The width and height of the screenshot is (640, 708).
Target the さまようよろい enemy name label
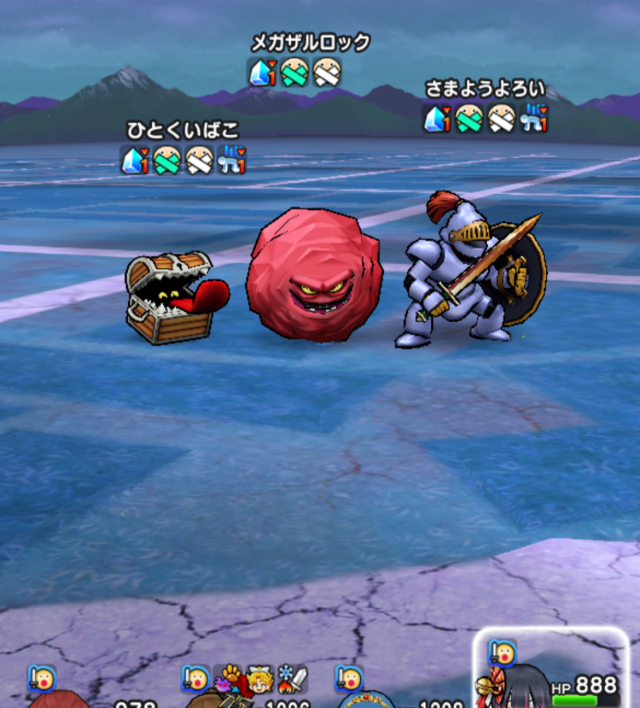485,90
